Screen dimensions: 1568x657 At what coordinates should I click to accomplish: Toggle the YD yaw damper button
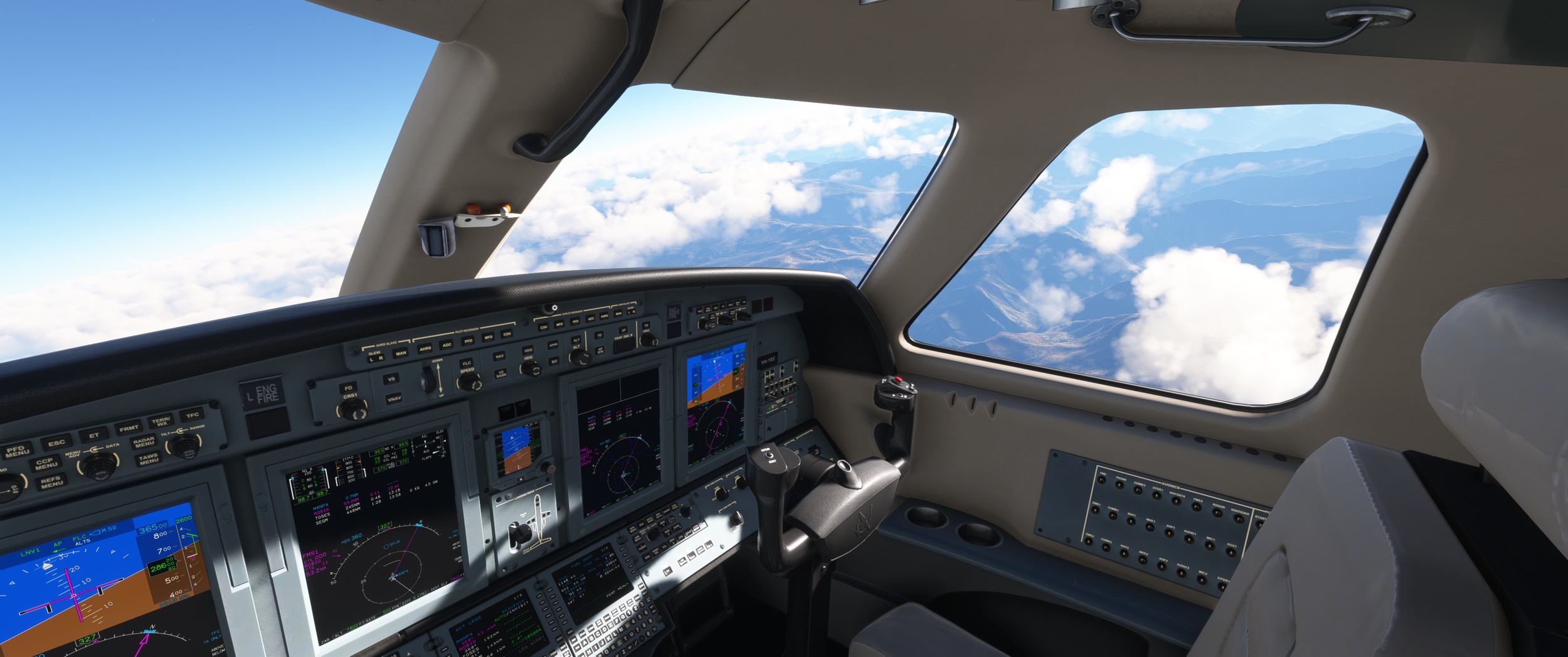click(599, 335)
